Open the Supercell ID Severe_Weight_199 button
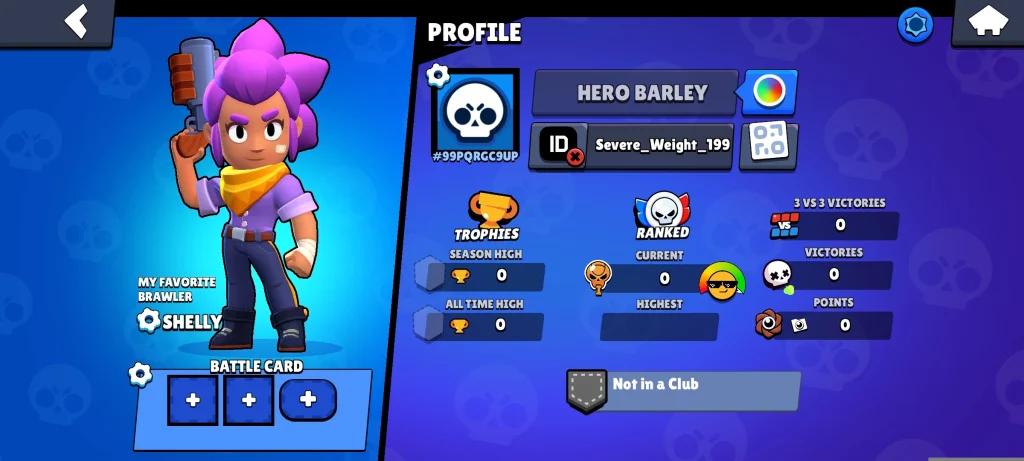Screen dimensions: 1024x461 coord(632,145)
